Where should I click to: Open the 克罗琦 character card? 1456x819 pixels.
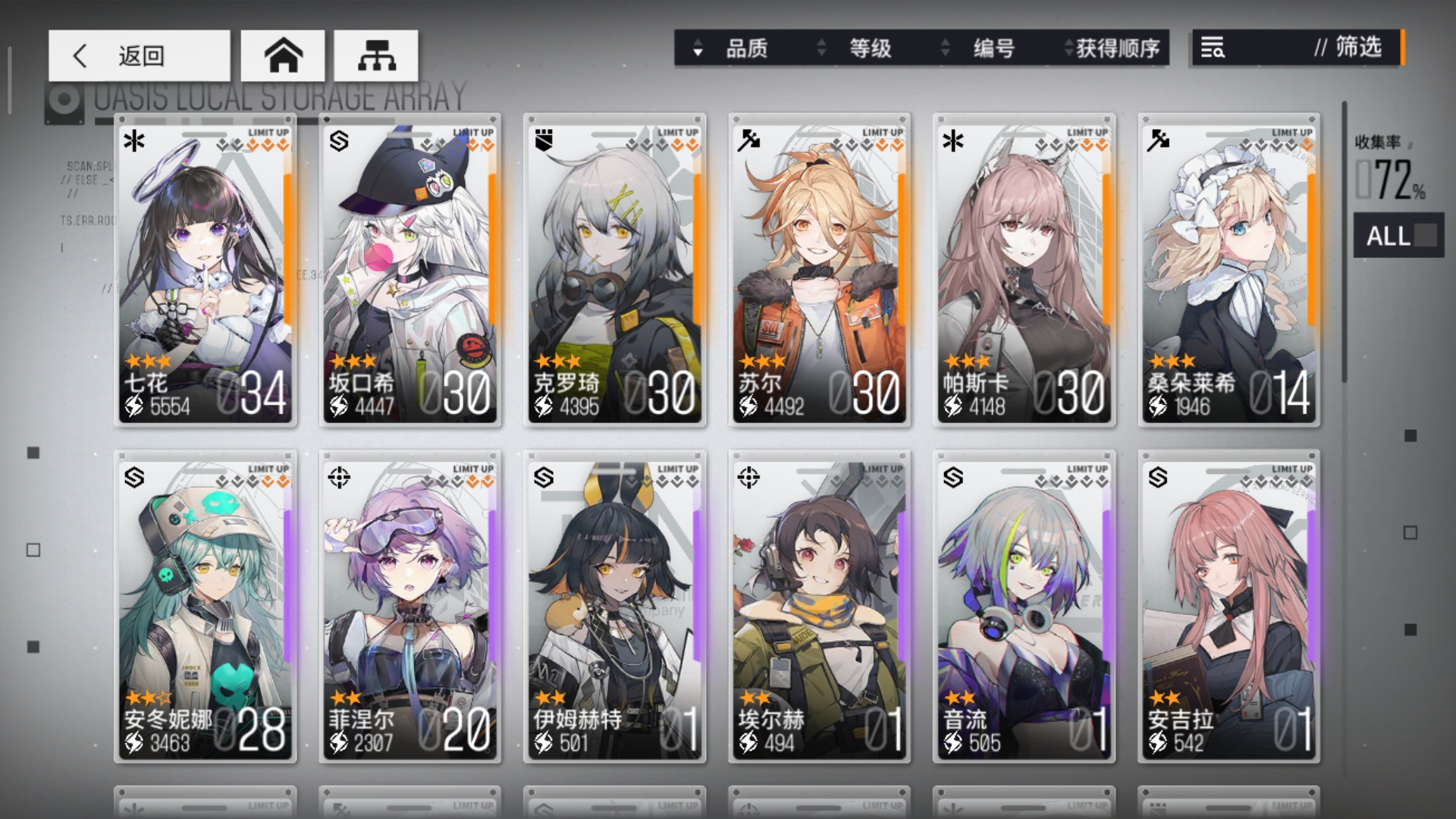point(615,269)
